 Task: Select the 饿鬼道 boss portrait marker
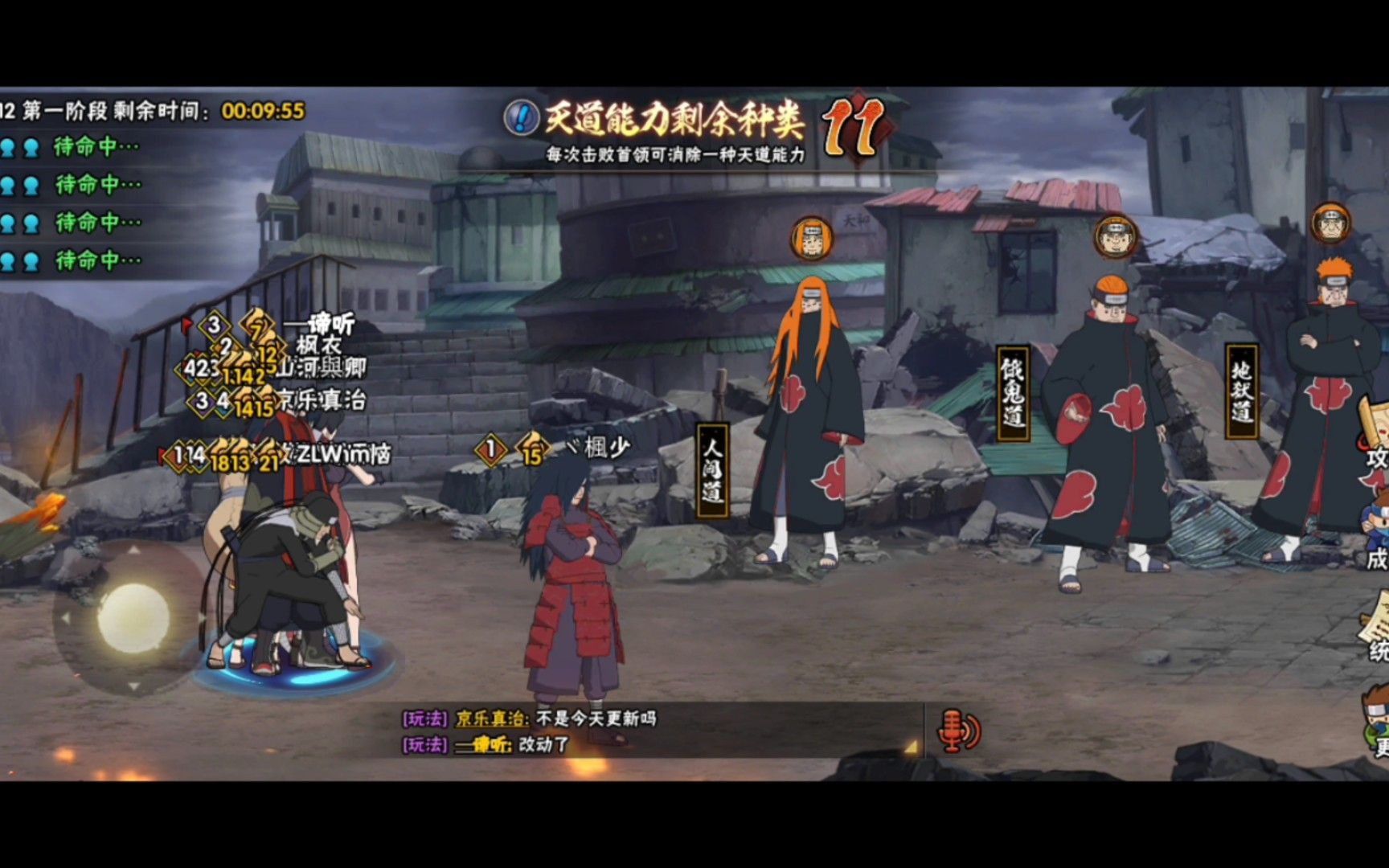(x=1115, y=236)
